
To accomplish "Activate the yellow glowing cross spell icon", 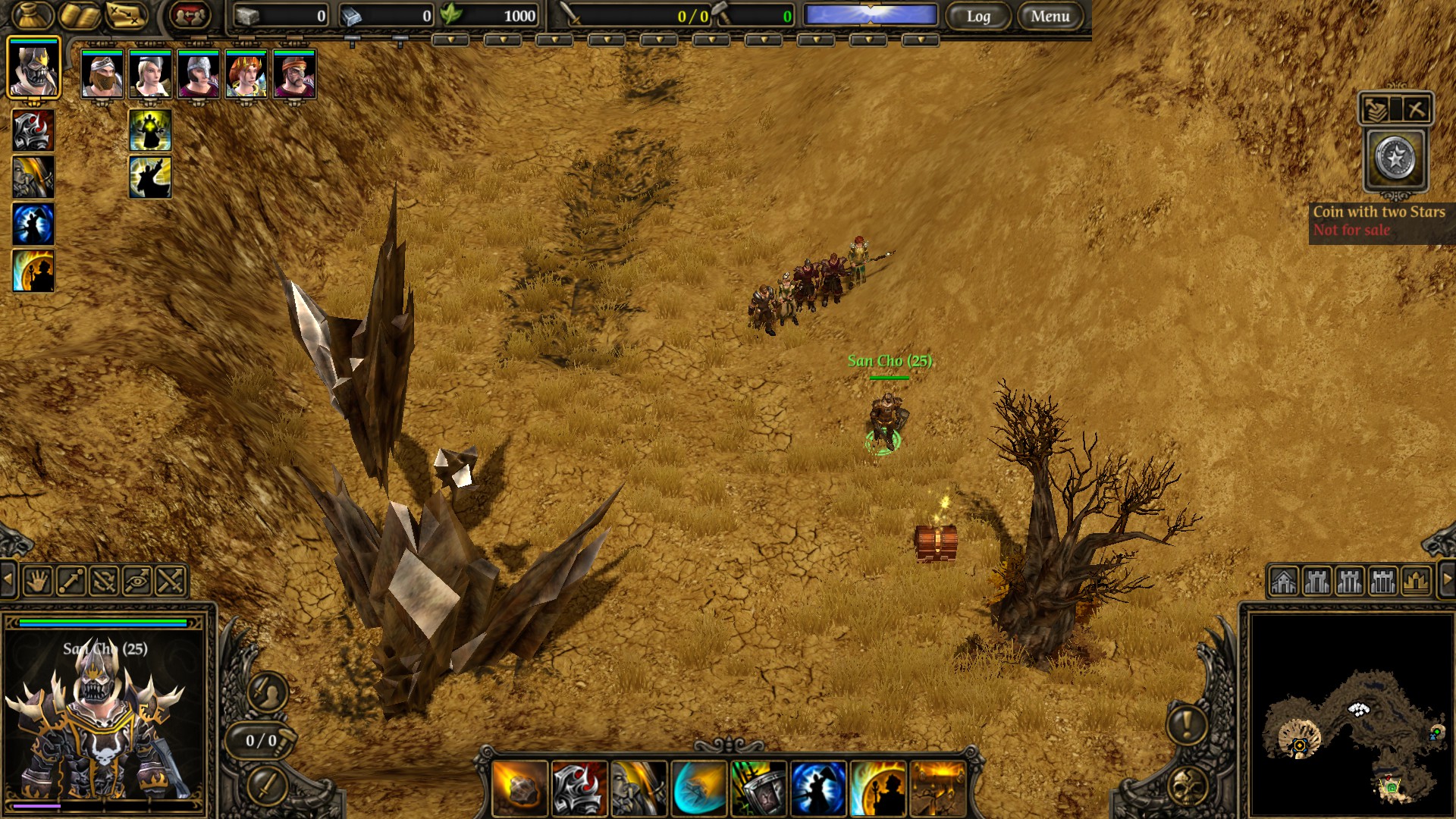I will 150,130.
